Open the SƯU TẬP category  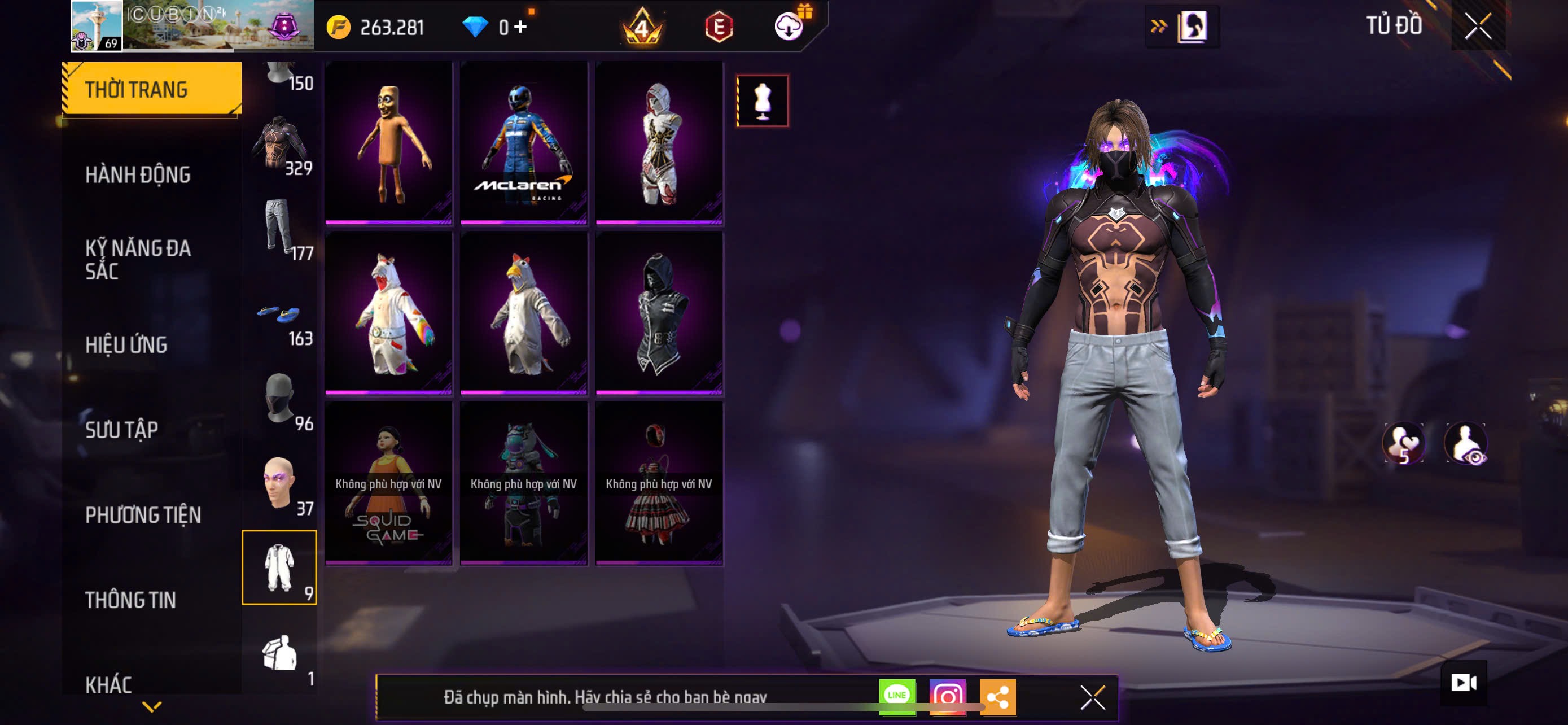(122, 430)
